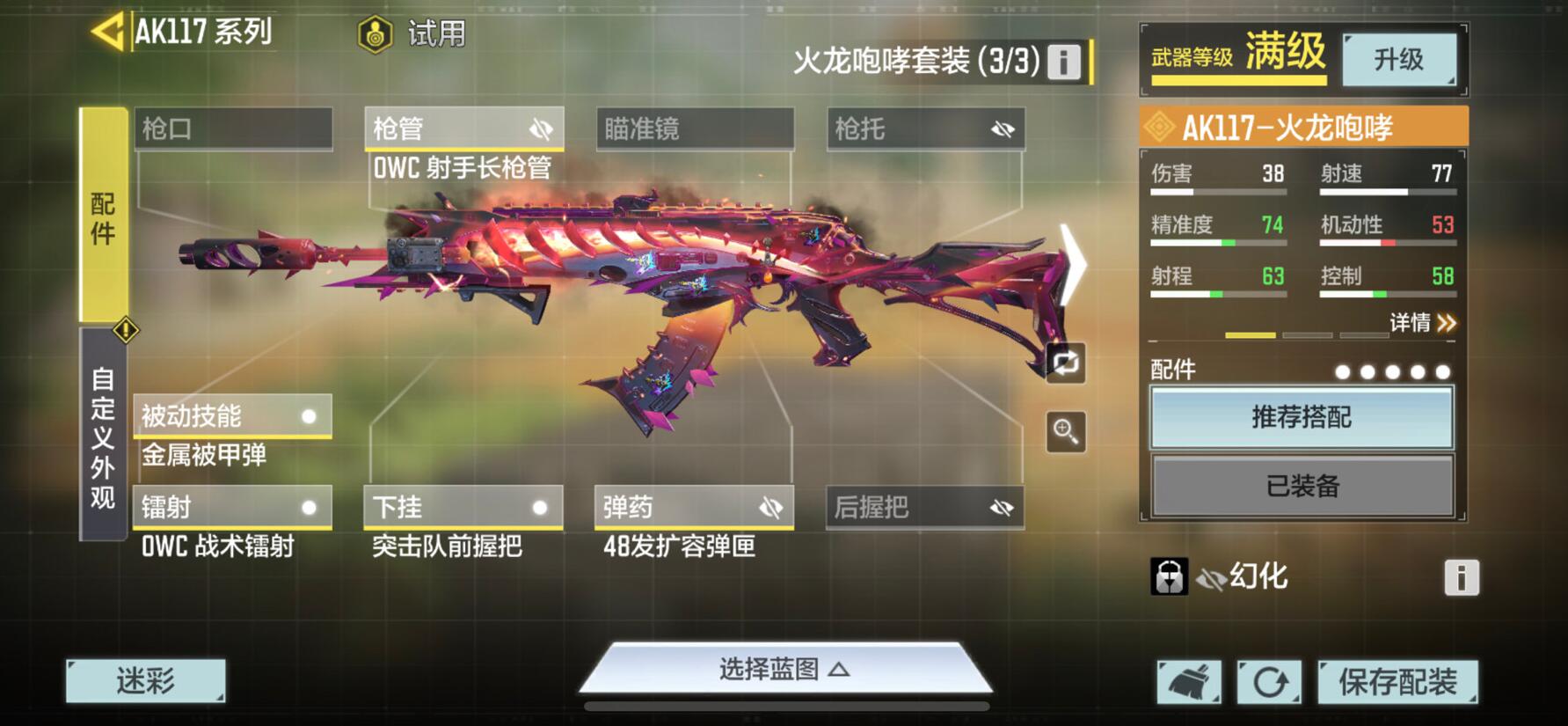Open the 枪口 muzzle attachment slot
Viewport: 1568px width, 726px height.
tap(233, 129)
